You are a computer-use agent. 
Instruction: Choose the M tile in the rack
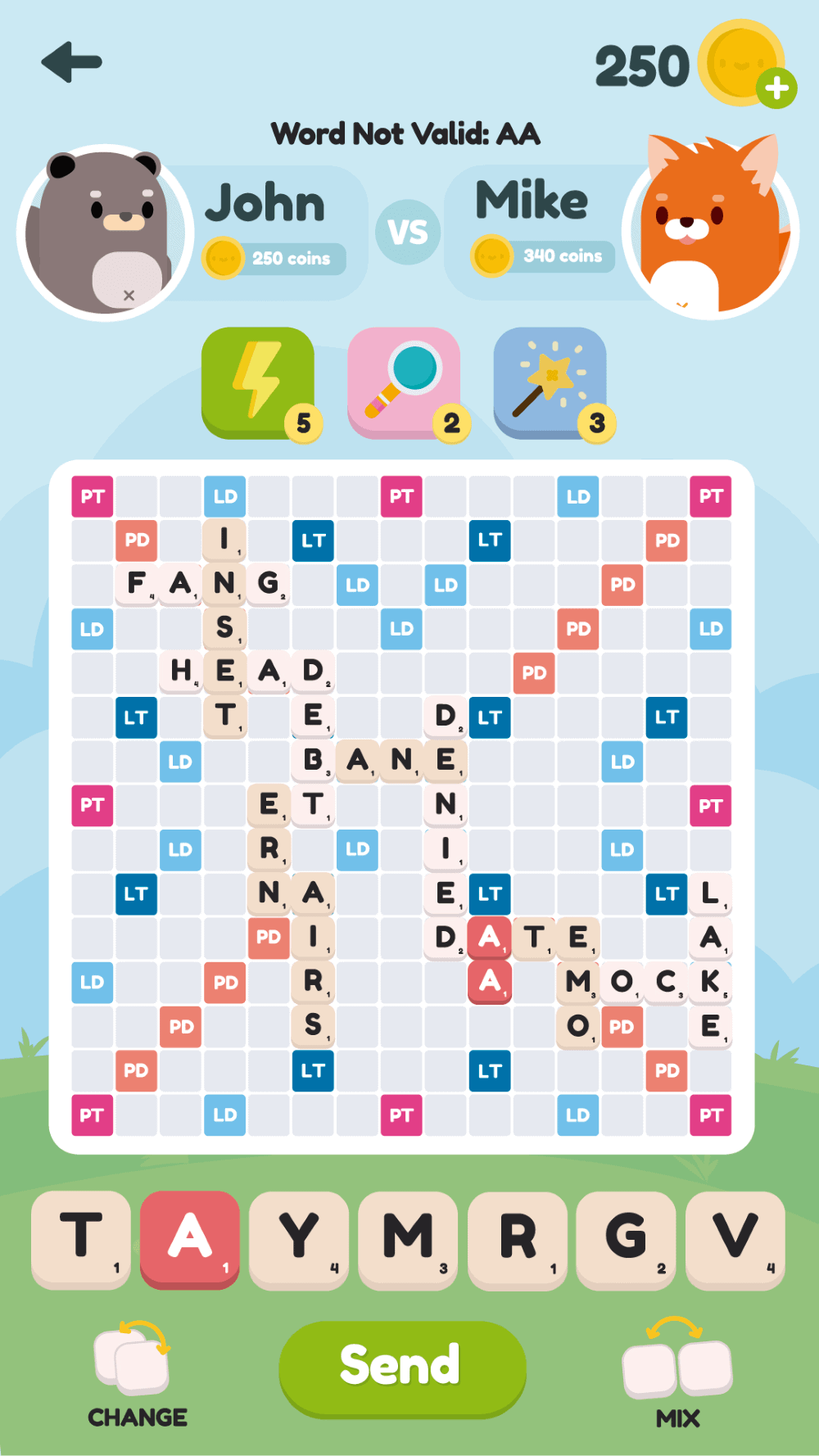[408, 1238]
